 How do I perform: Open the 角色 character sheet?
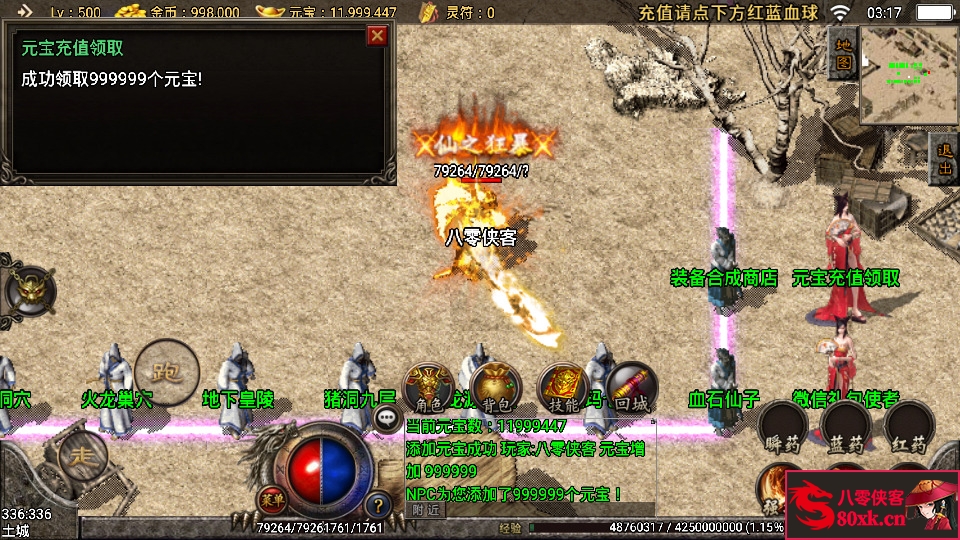pyautogui.click(x=427, y=389)
